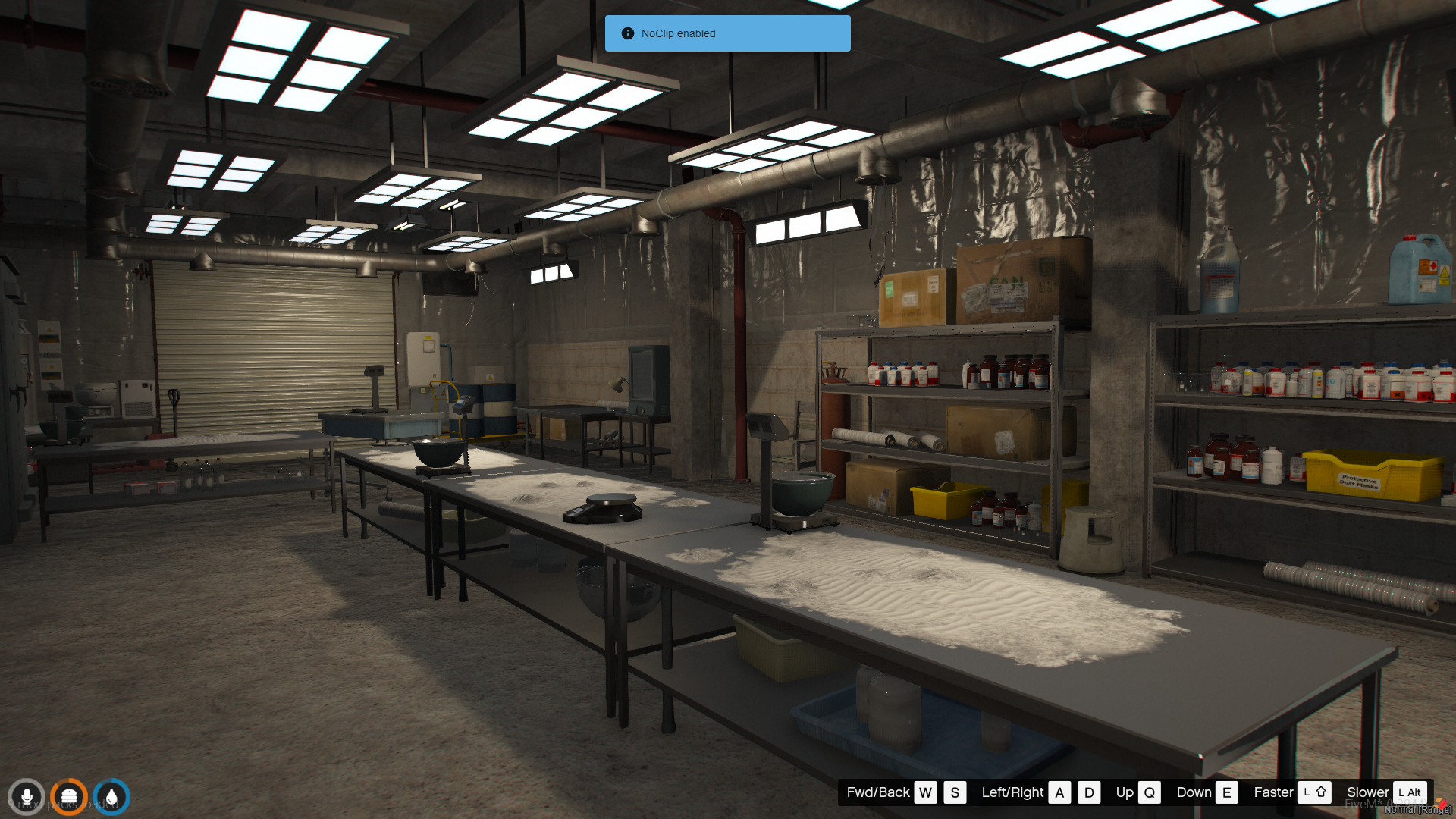Check the water drop thirst icon
Viewport: 1456px width, 819px height.
111,797
